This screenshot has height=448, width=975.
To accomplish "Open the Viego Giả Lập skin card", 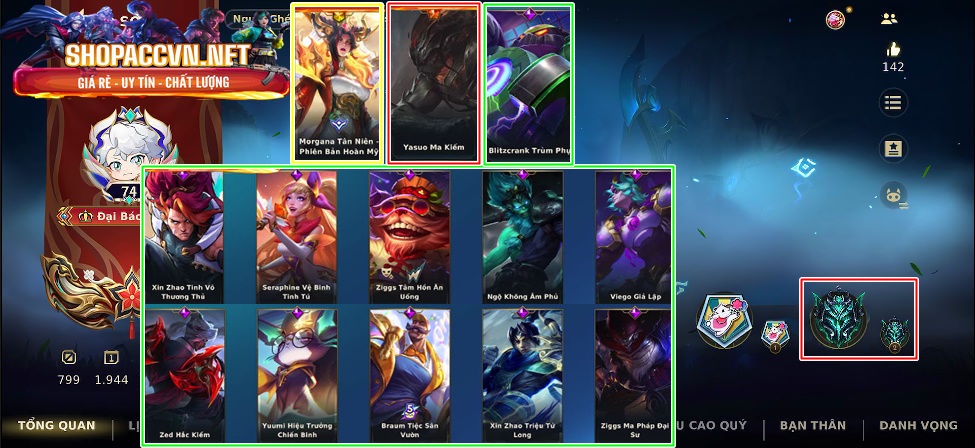I will (633, 237).
